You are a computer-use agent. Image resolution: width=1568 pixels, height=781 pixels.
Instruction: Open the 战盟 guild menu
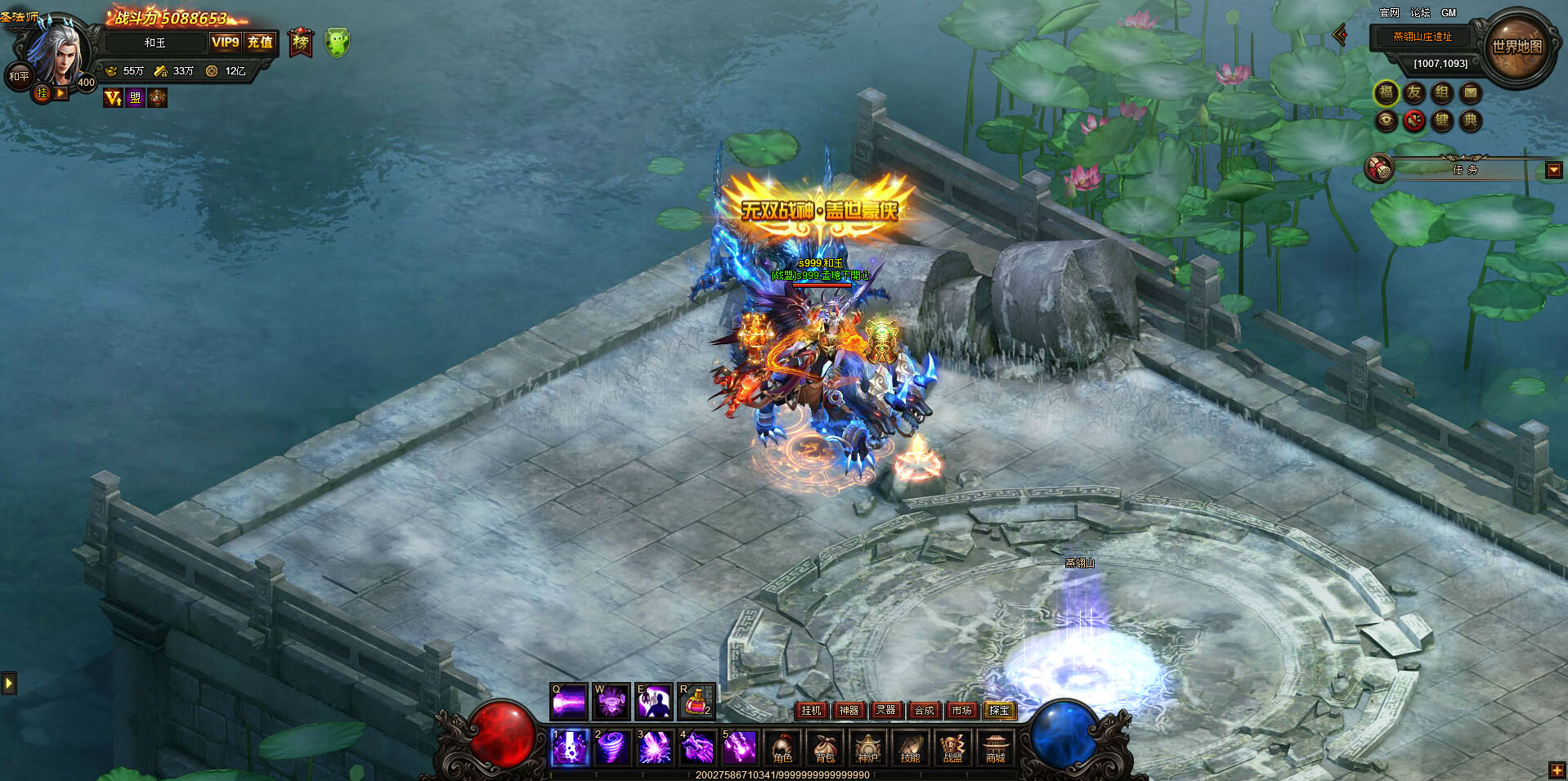tap(952, 747)
